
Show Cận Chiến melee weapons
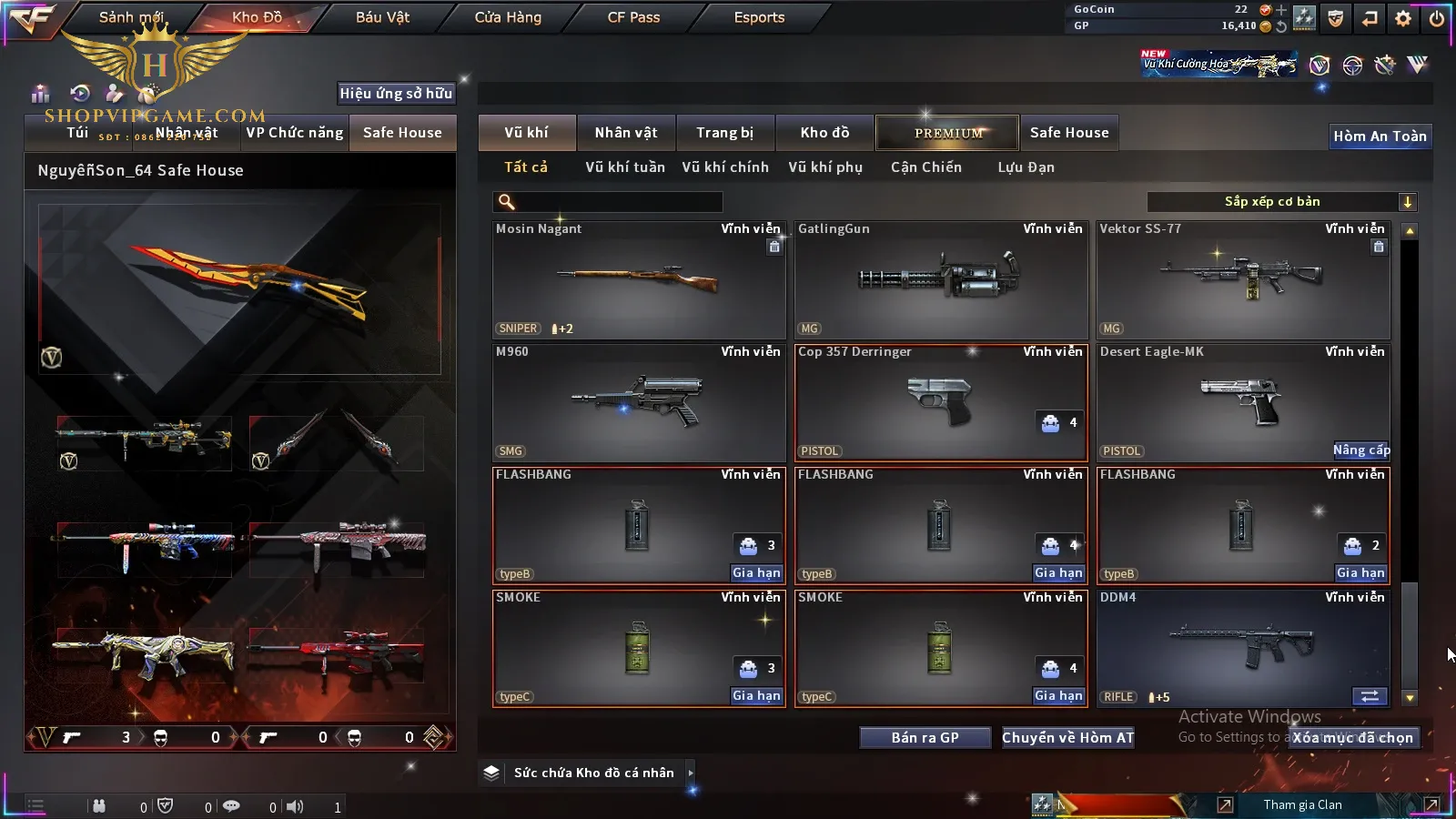(x=925, y=167)
